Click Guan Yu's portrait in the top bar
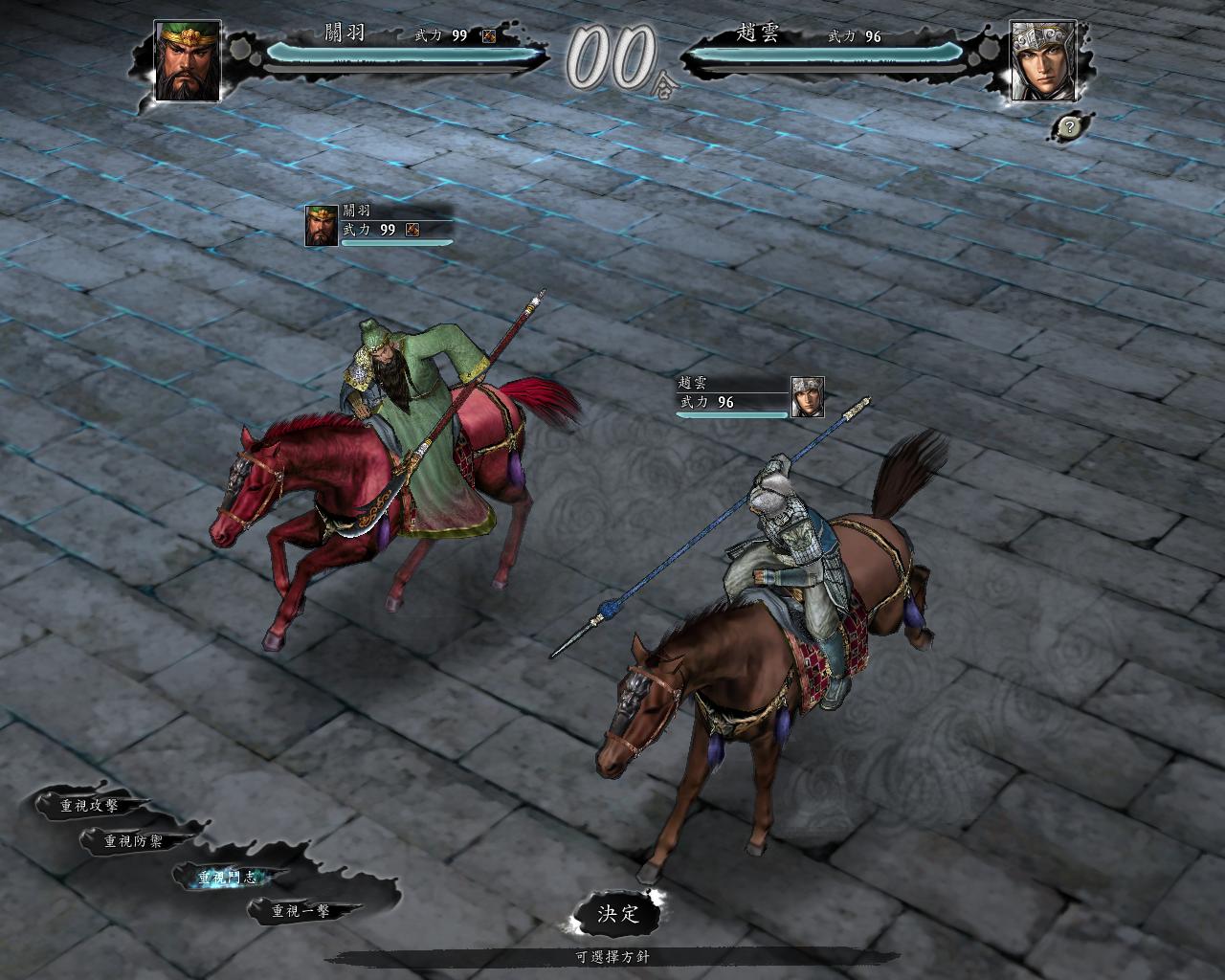The height and width of the screenshot is (980, 1225). [x=189, y=60]
